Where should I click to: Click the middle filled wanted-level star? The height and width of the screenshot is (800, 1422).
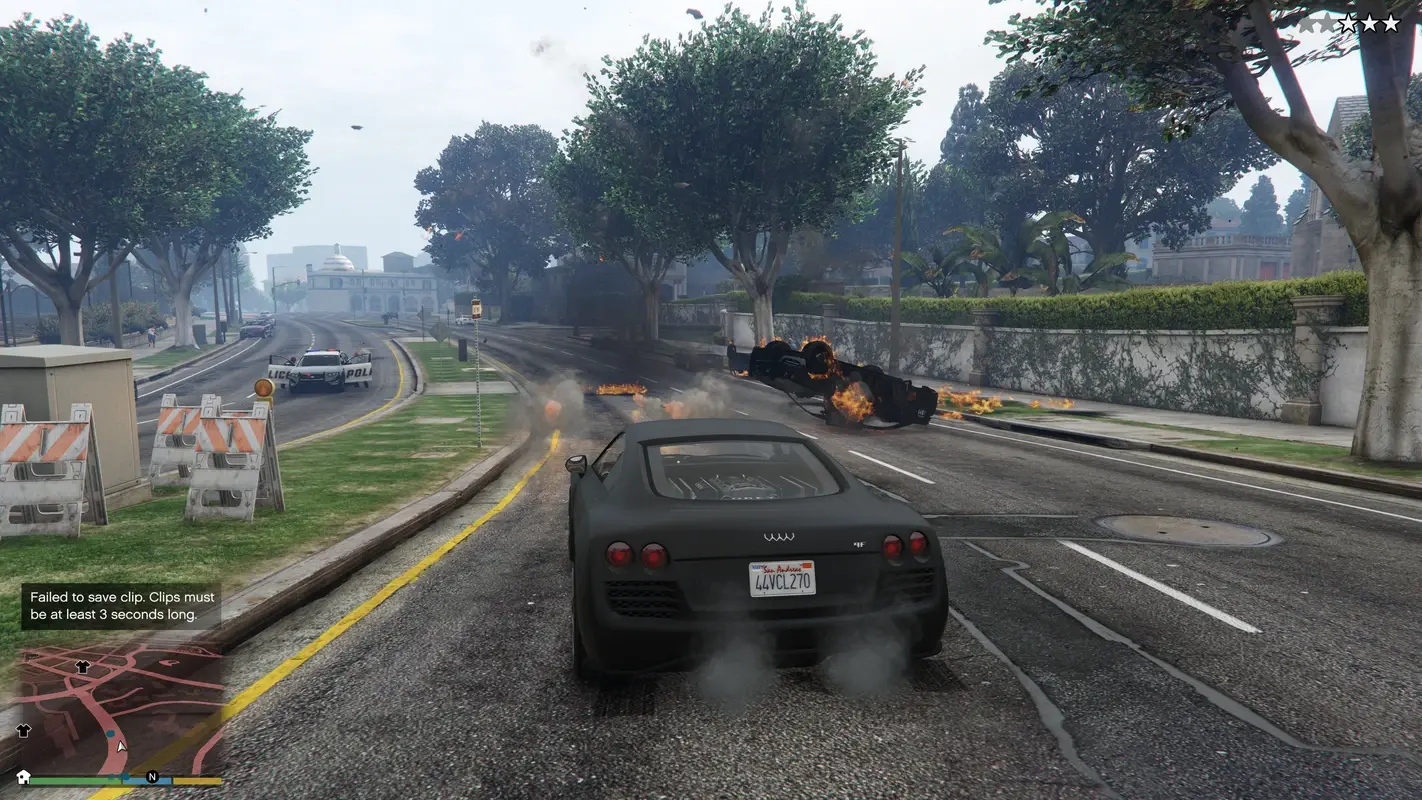[1368, 21]
